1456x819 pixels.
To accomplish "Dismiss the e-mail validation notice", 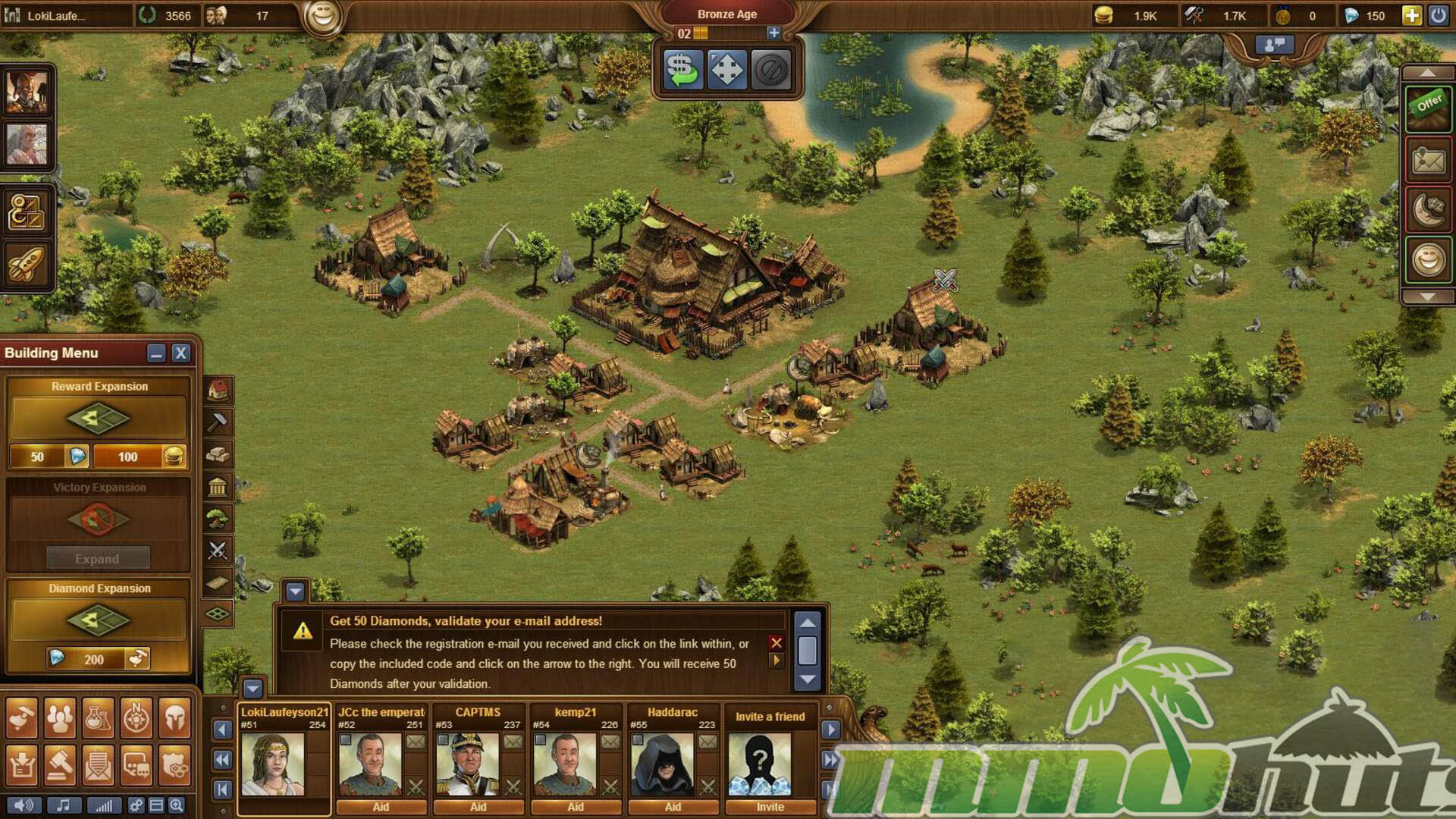I will (776, 643).
